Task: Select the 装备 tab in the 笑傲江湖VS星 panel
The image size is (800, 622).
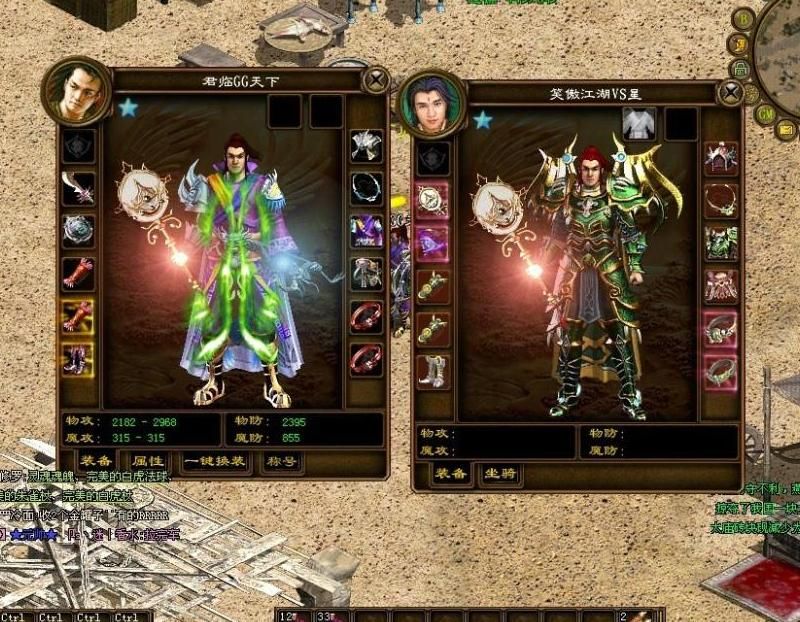Action: [x=451, y=474]
